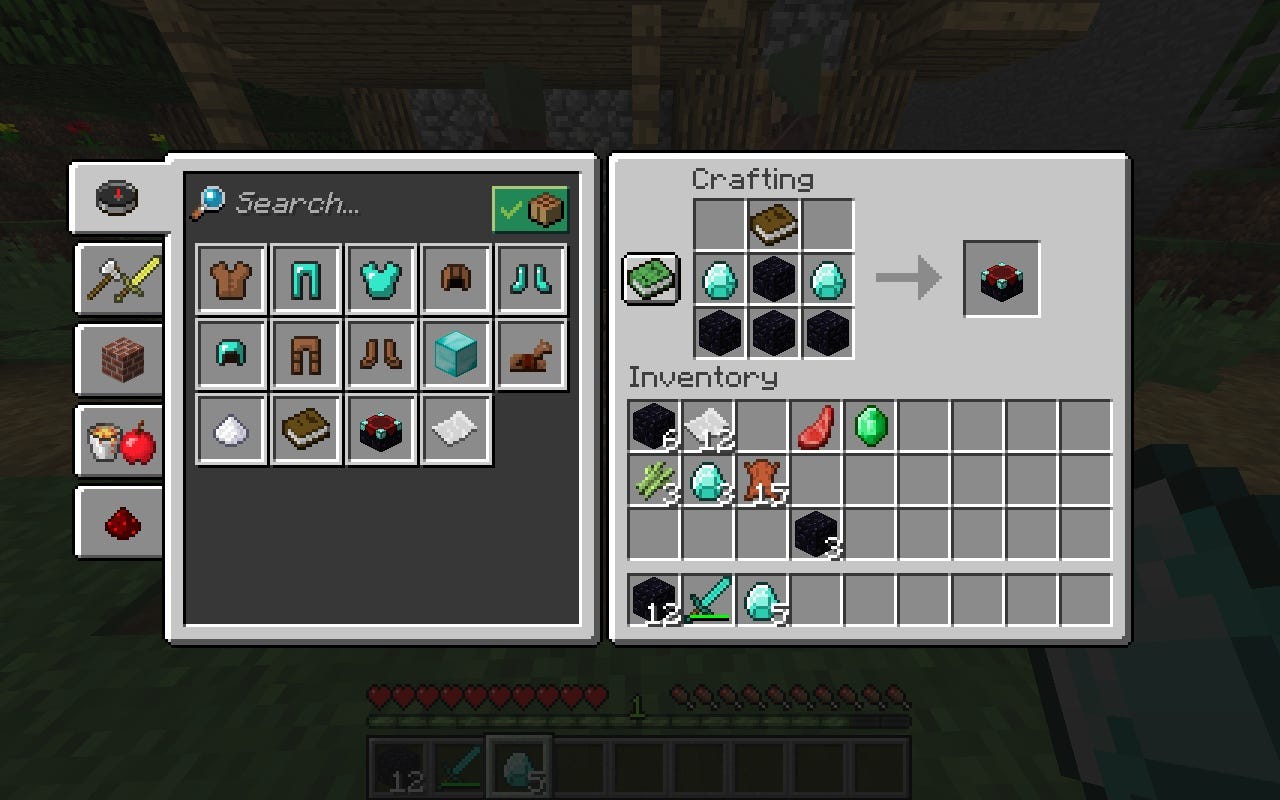Choose the saddle recipe from the book
This screenshot has width=1280, height=800.
[x=531, y=353]
